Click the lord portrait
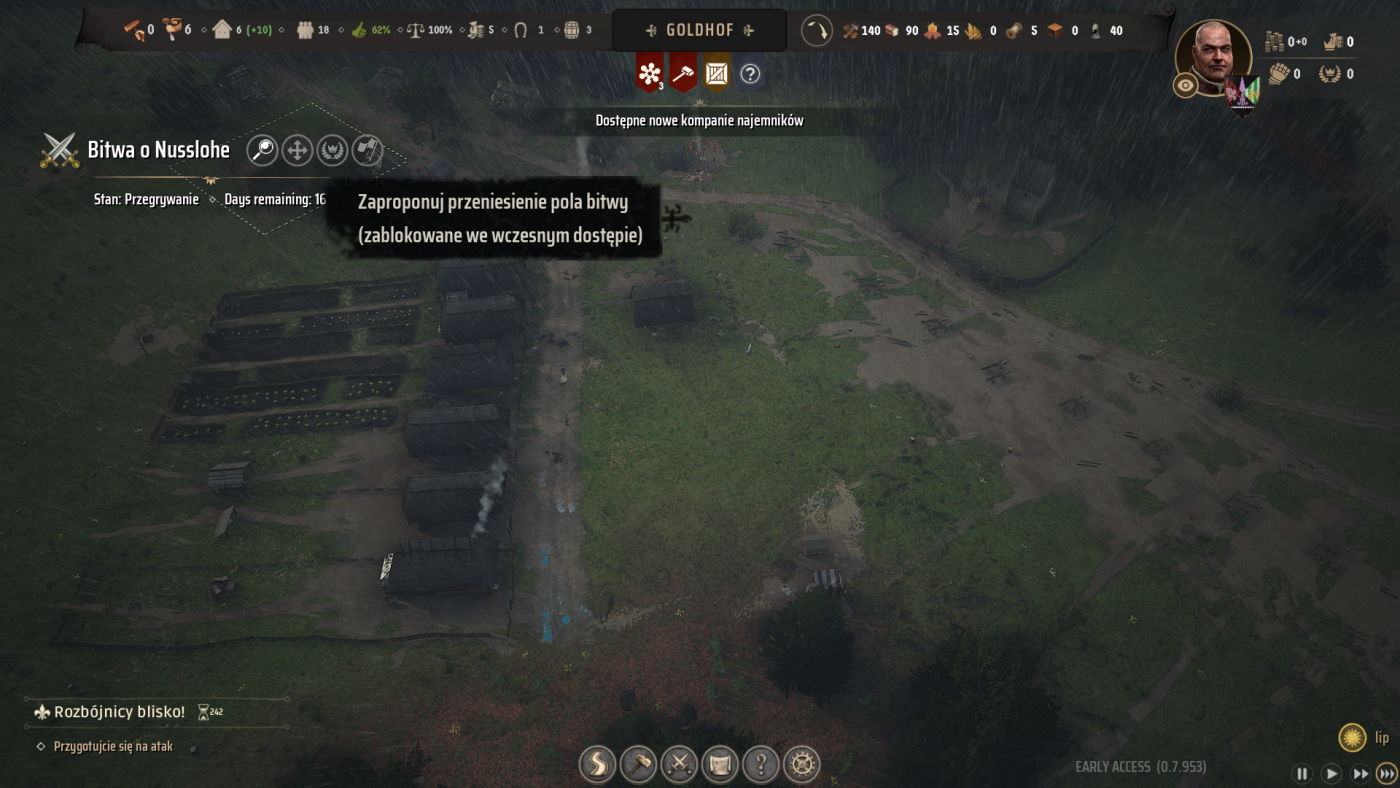 pyautogui.click(x=1213, y=57)
